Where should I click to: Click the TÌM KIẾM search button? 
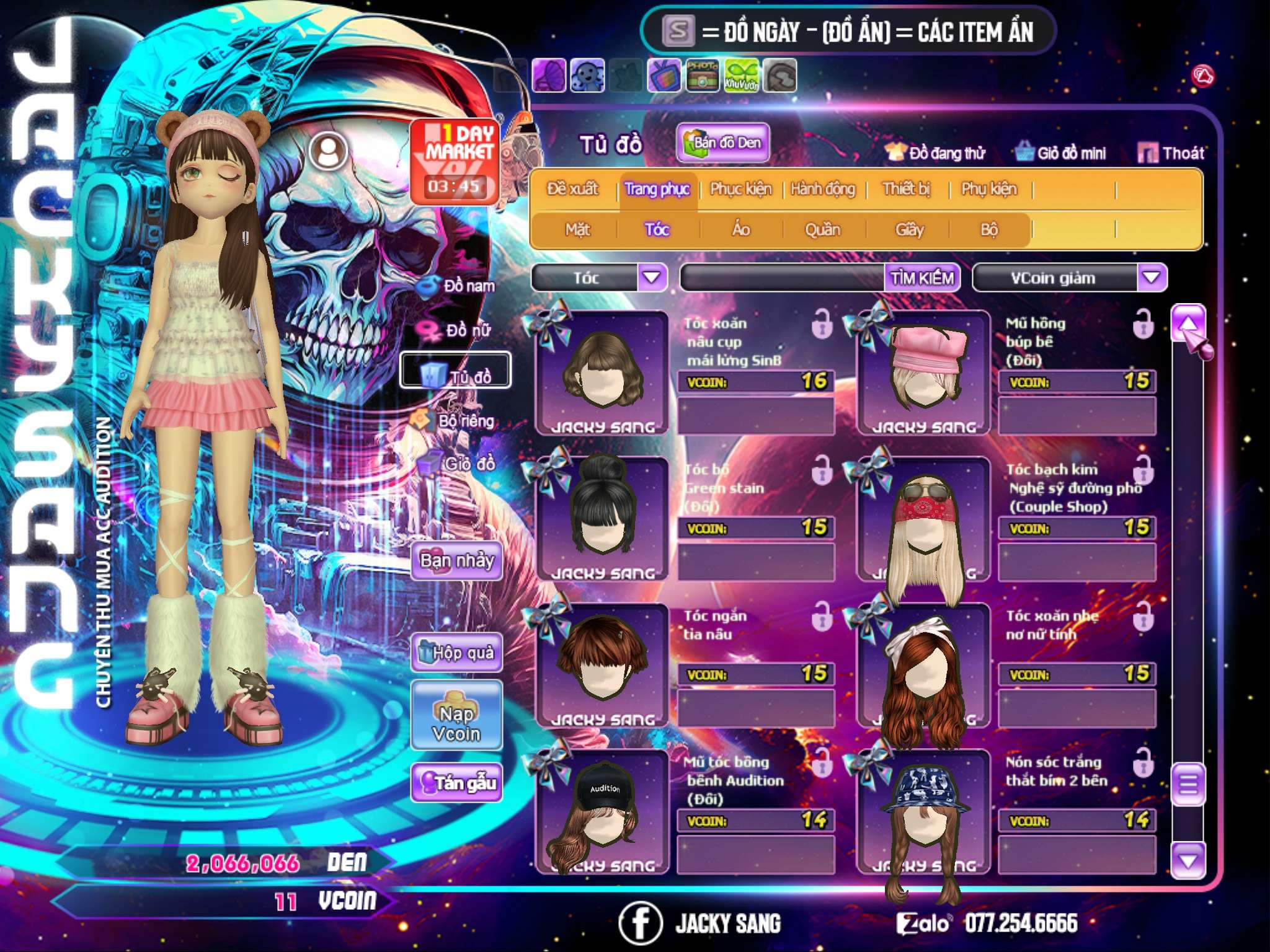click(x=922, y=278)
